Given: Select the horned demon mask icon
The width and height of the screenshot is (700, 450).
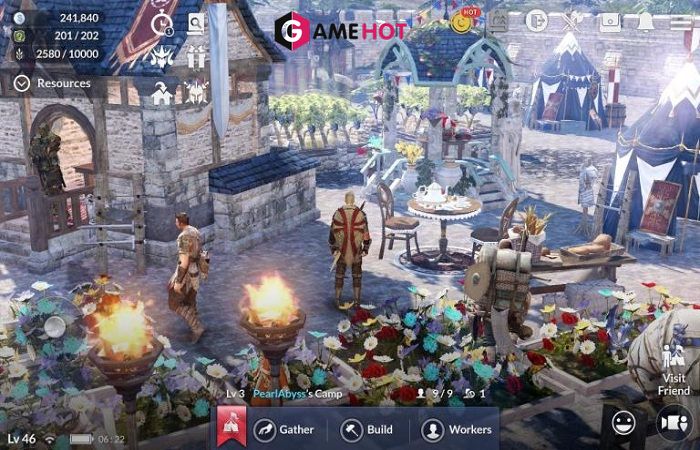Looking at the screenshot, I should click(161, 58).
